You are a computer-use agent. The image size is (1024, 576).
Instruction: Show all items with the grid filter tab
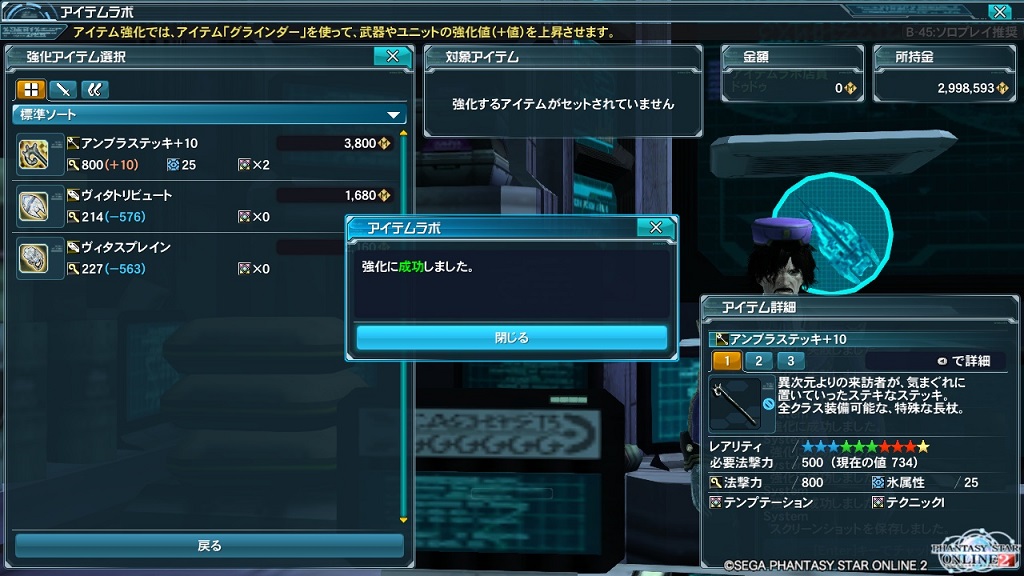(29, 89)
